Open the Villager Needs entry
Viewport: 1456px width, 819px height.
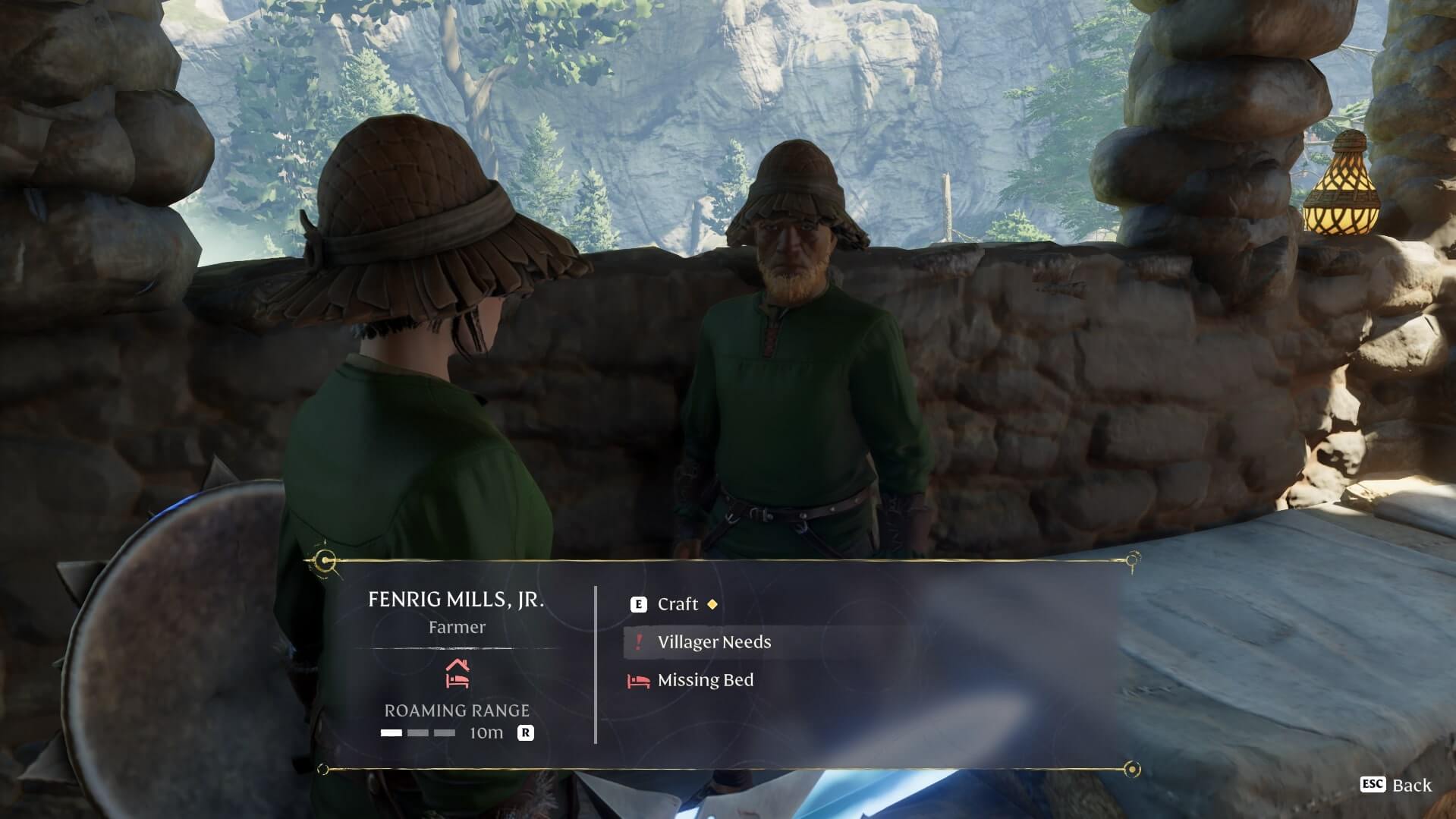click(x=713, y=642)
